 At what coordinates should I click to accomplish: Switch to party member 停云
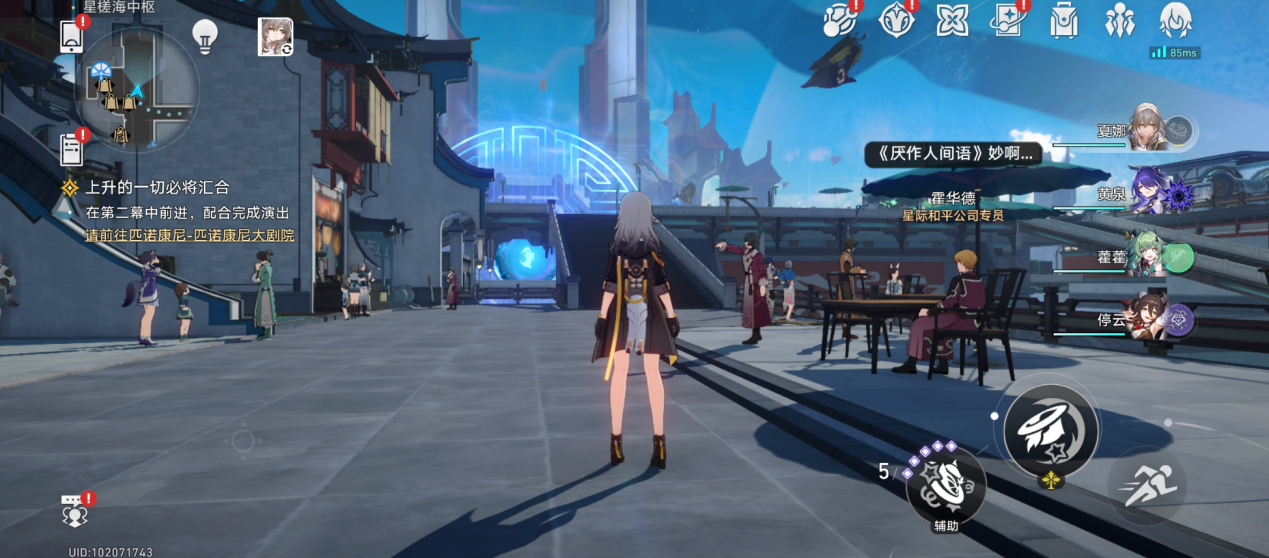click(x=1150, y=319)
